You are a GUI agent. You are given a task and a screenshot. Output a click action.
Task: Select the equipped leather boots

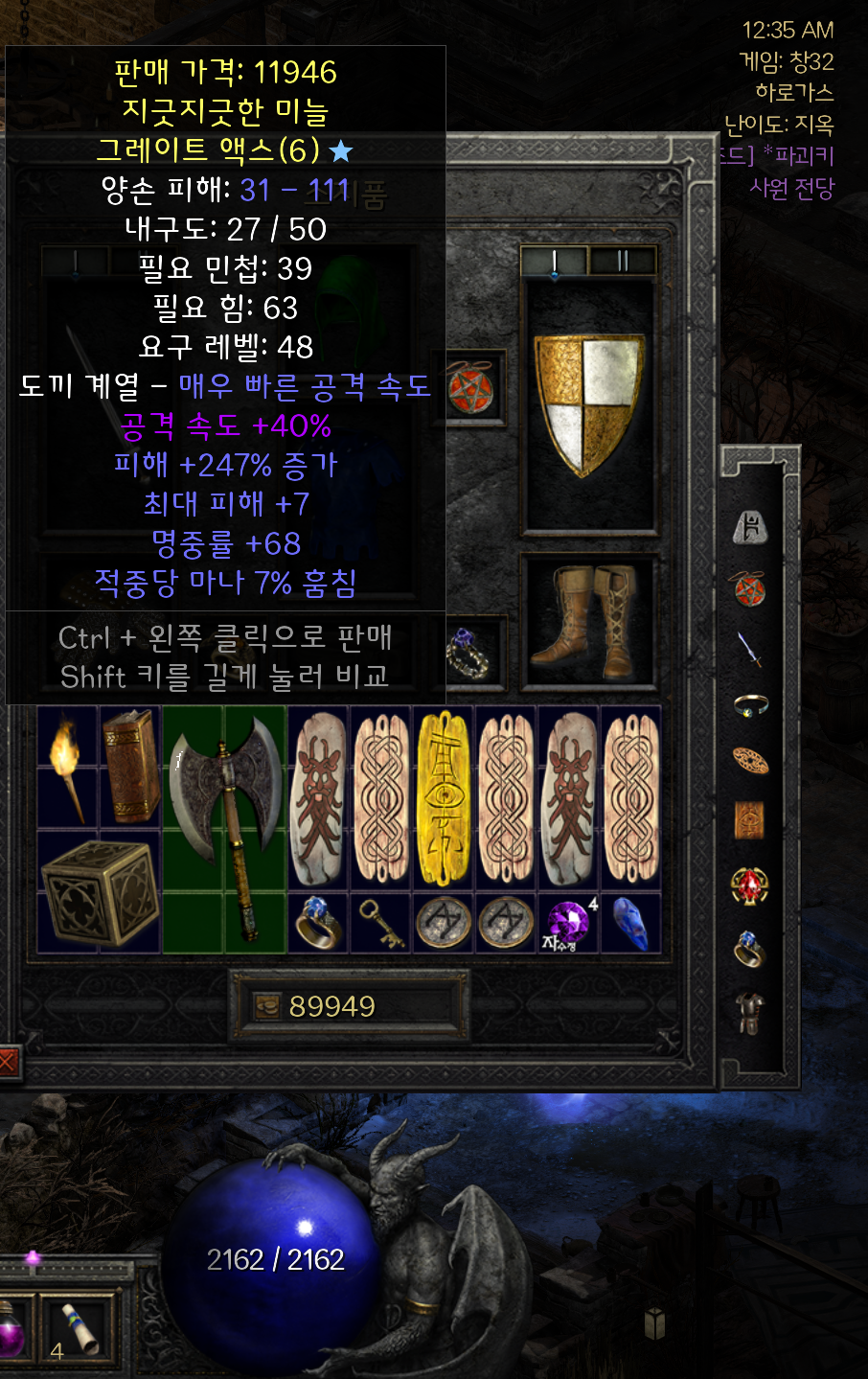click(588, 618)
